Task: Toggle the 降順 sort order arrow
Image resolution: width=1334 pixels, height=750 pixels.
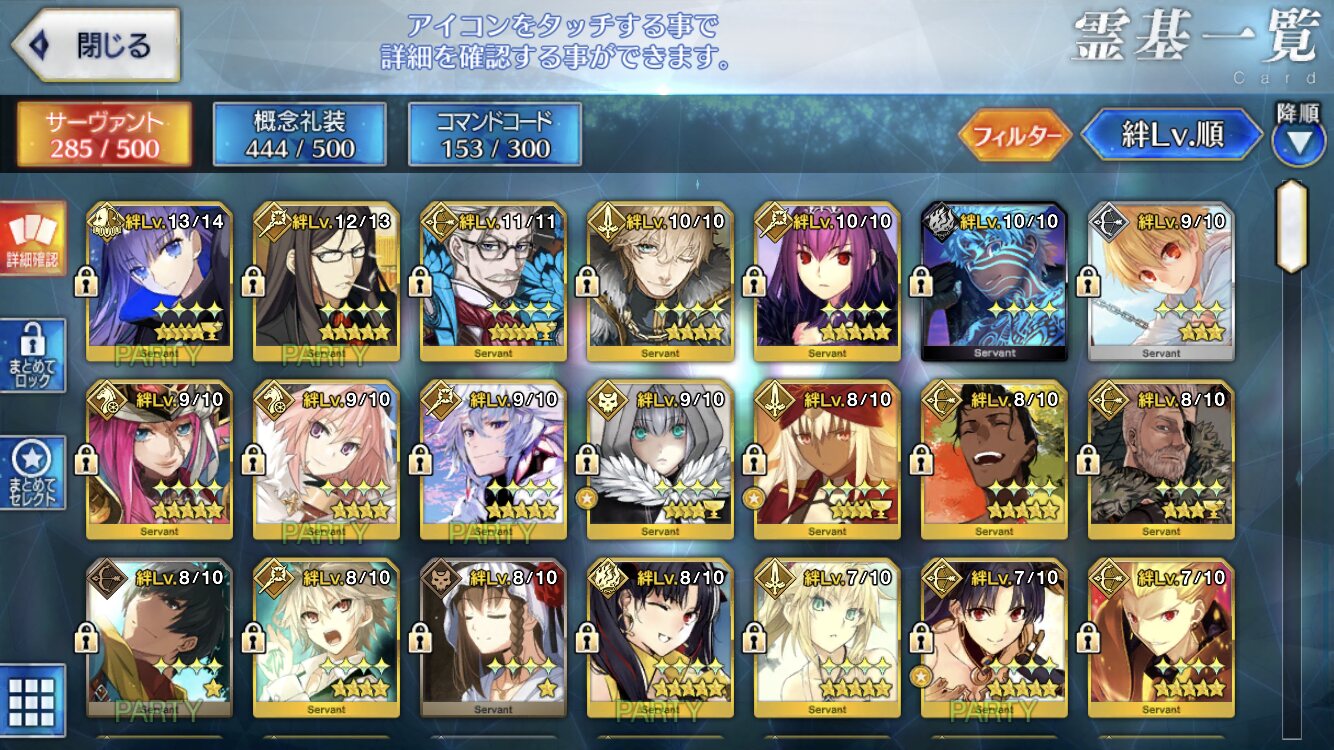Action: point(1298,138)
